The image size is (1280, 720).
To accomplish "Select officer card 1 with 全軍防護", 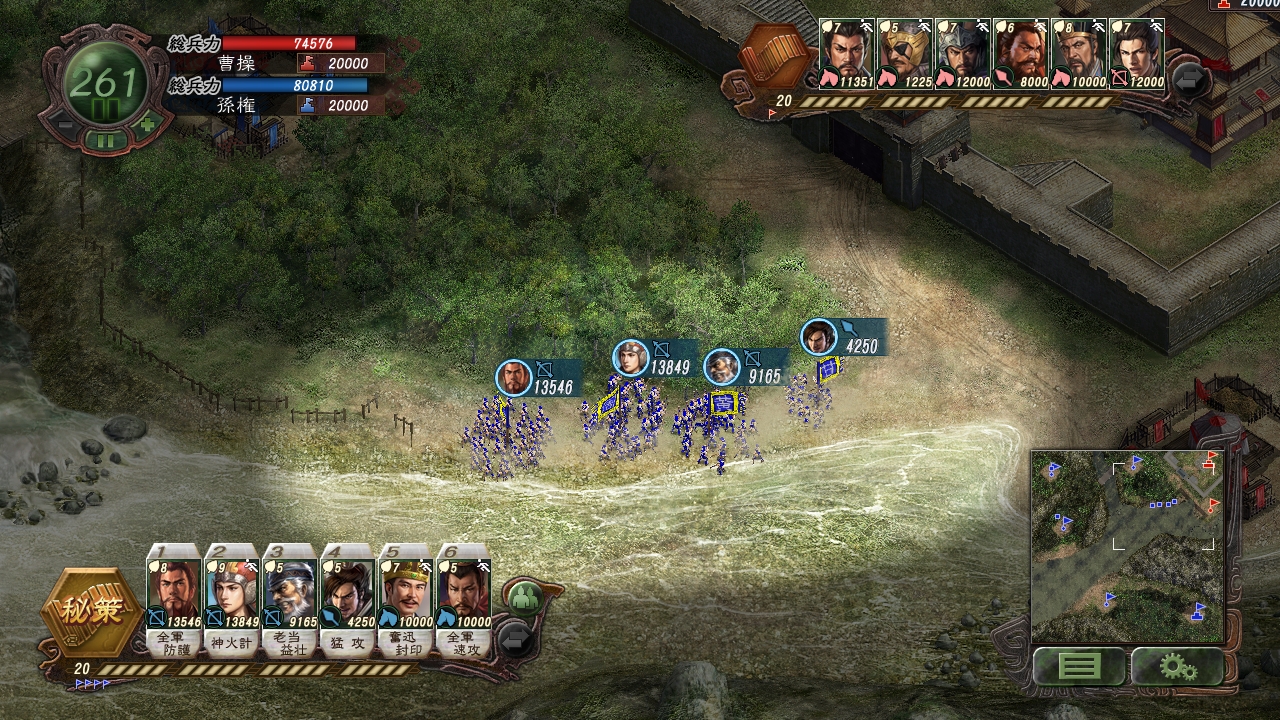I will point(174,600).
